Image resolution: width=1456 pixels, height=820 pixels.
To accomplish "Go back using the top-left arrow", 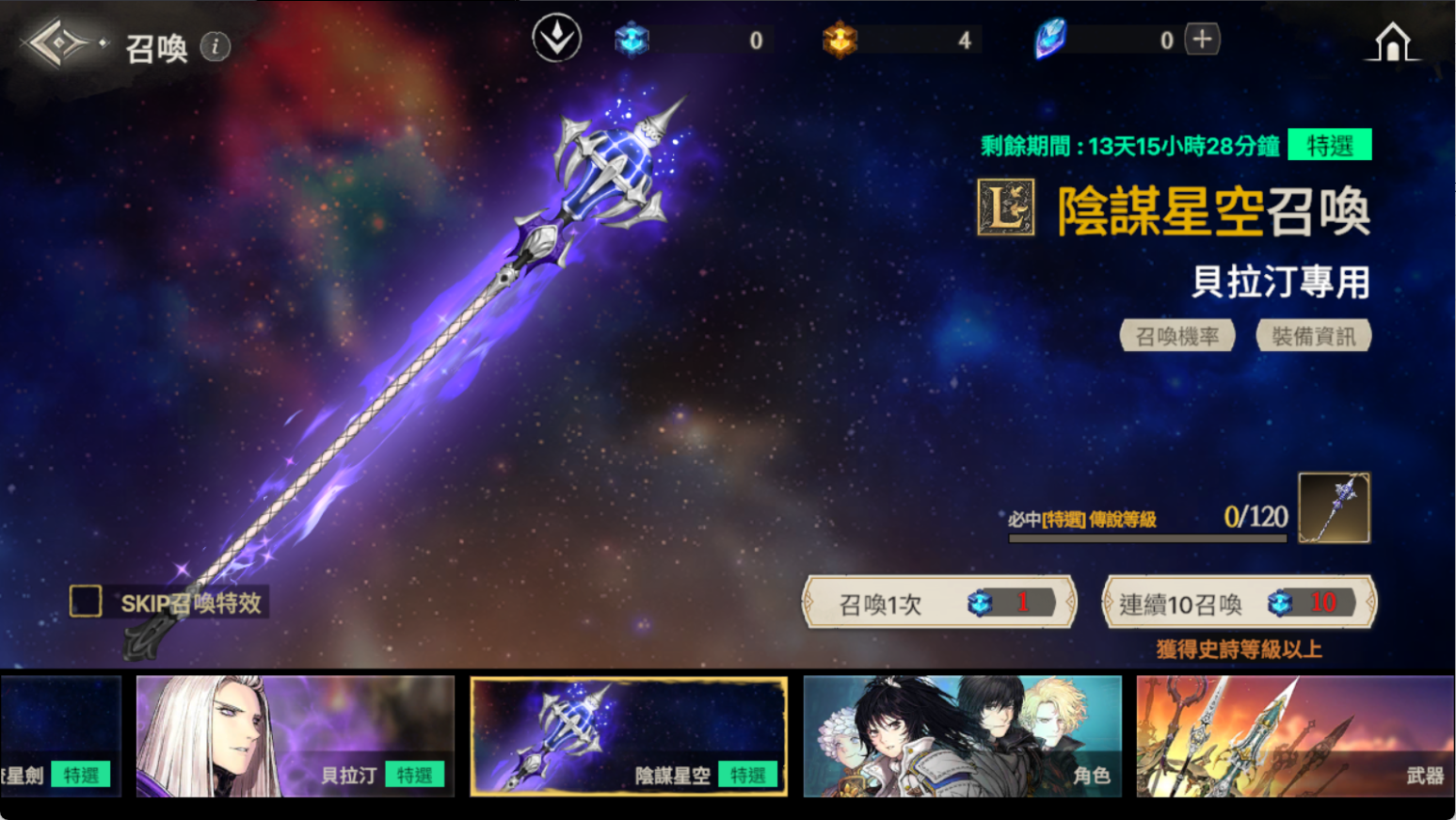I will click(x=58, y=43).
